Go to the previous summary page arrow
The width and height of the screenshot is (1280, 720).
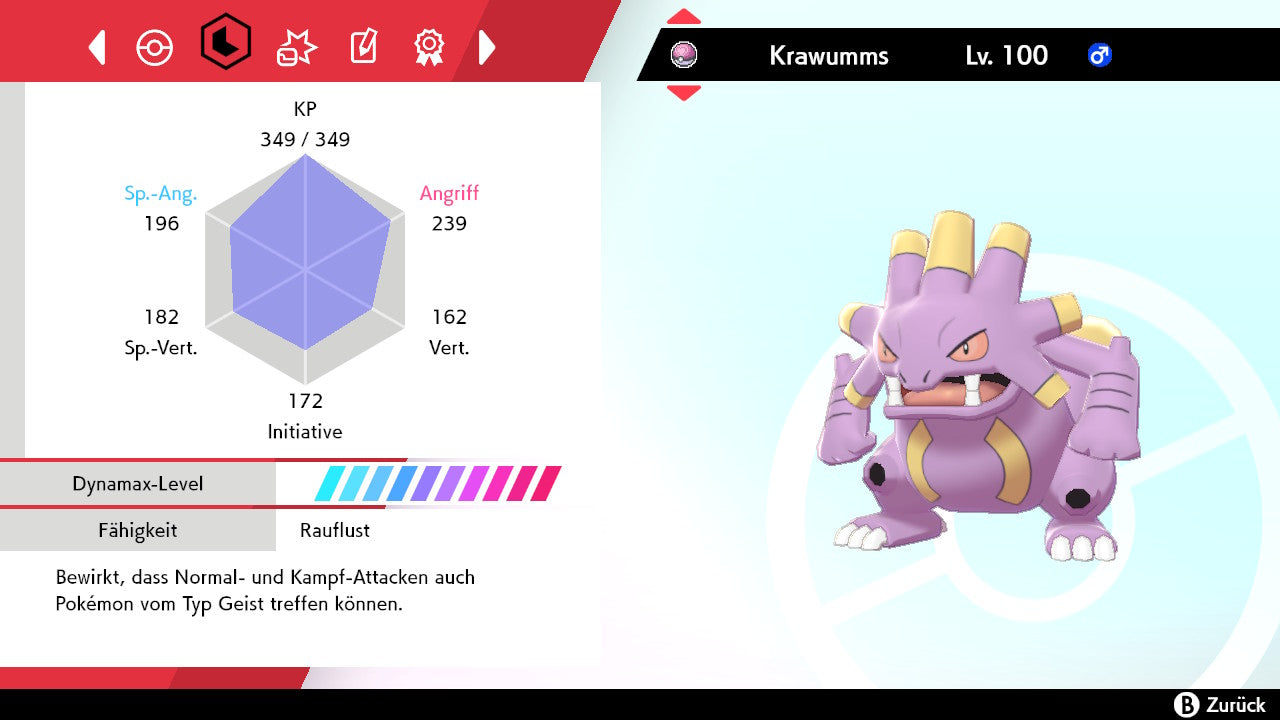tap(97, 47)
